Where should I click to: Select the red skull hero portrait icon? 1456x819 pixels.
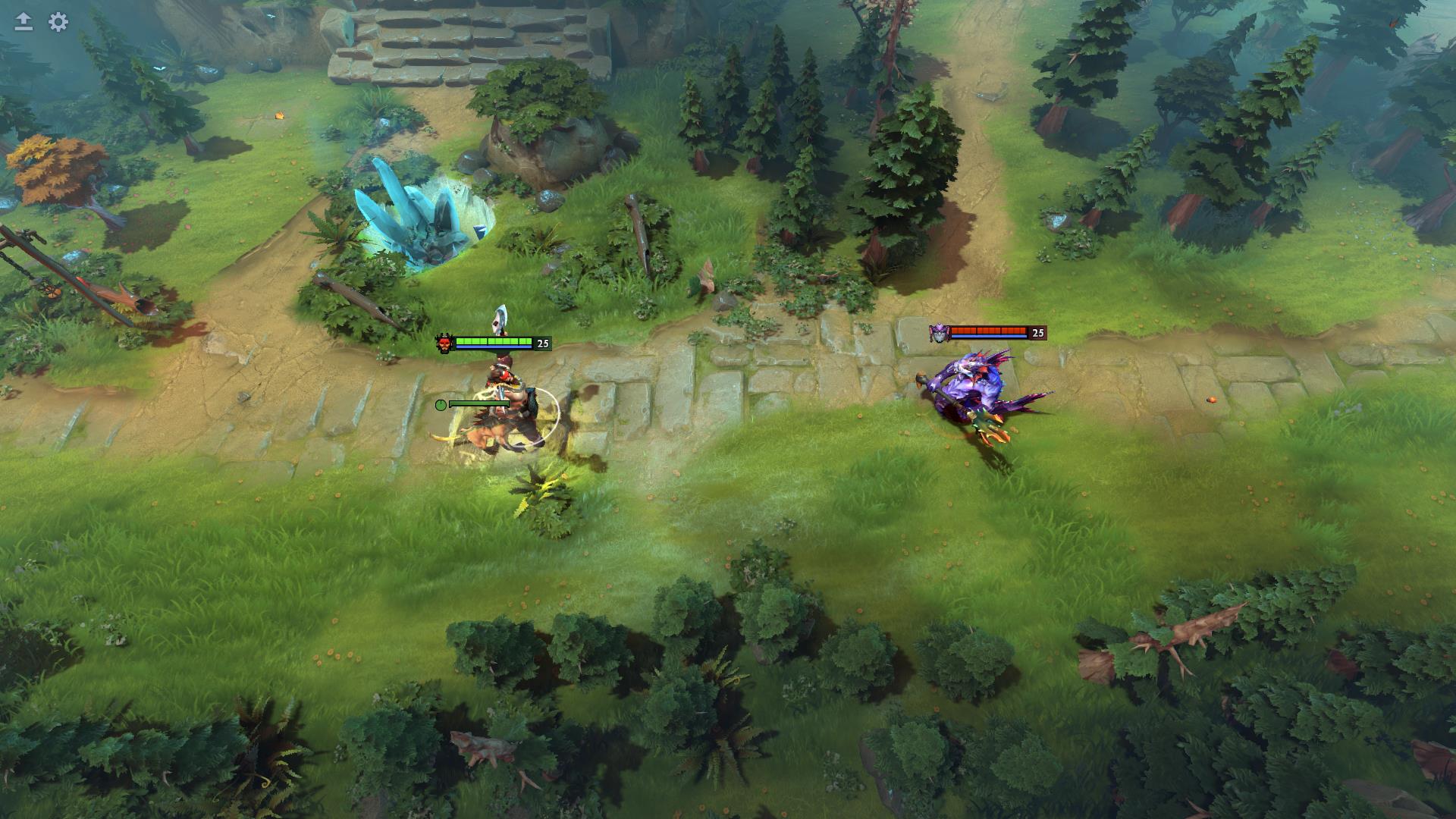pyautogui.click(x=446, y=341)
